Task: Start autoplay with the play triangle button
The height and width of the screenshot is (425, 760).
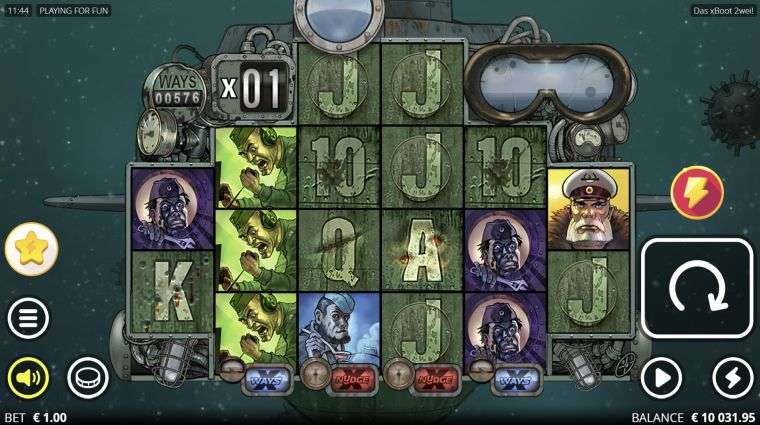Action: point(660,377)
